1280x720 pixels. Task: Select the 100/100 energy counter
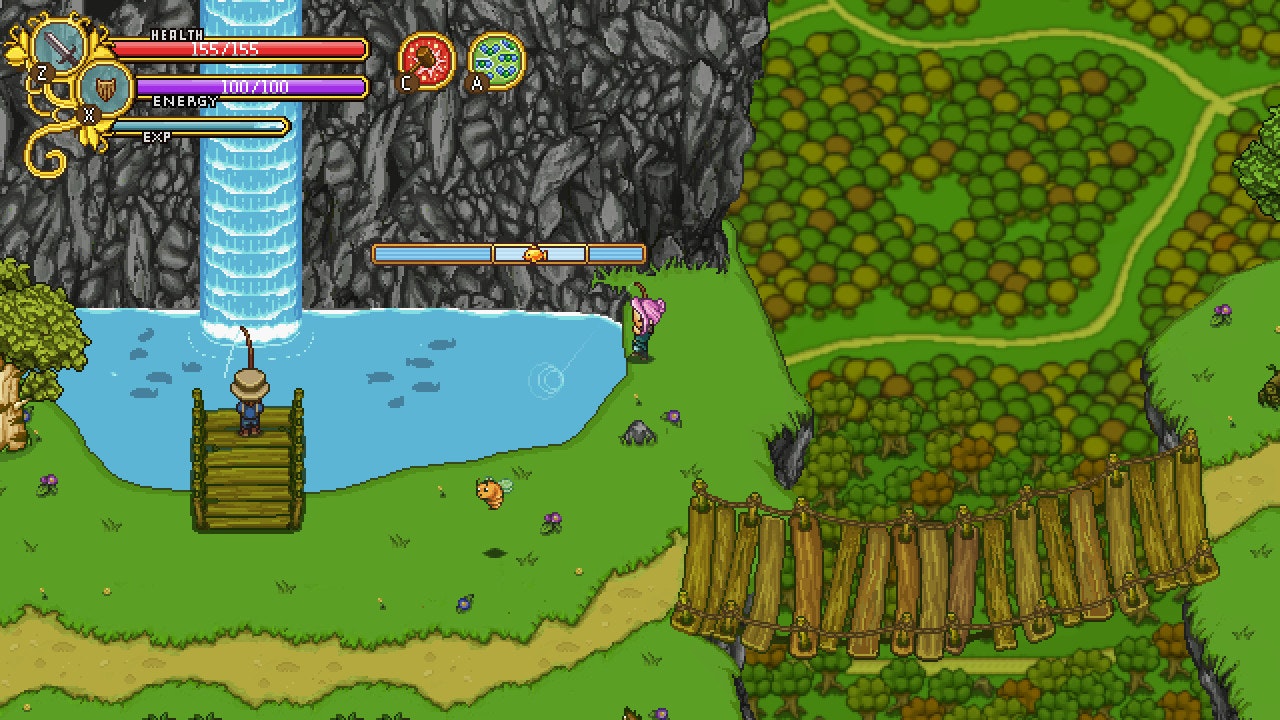253,86
